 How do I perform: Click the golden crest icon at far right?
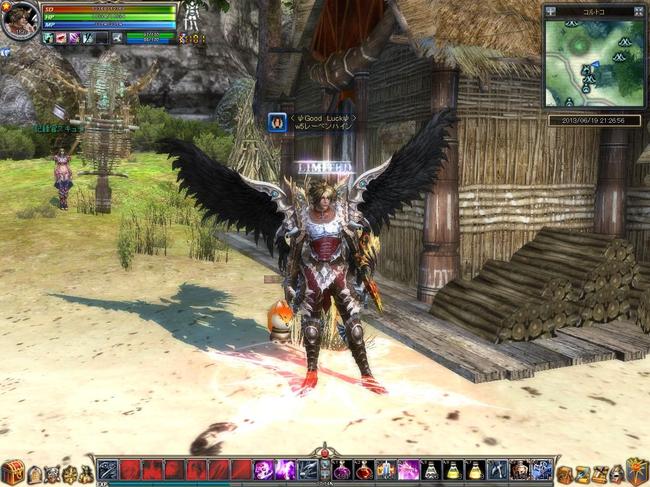tap(637, 471)
